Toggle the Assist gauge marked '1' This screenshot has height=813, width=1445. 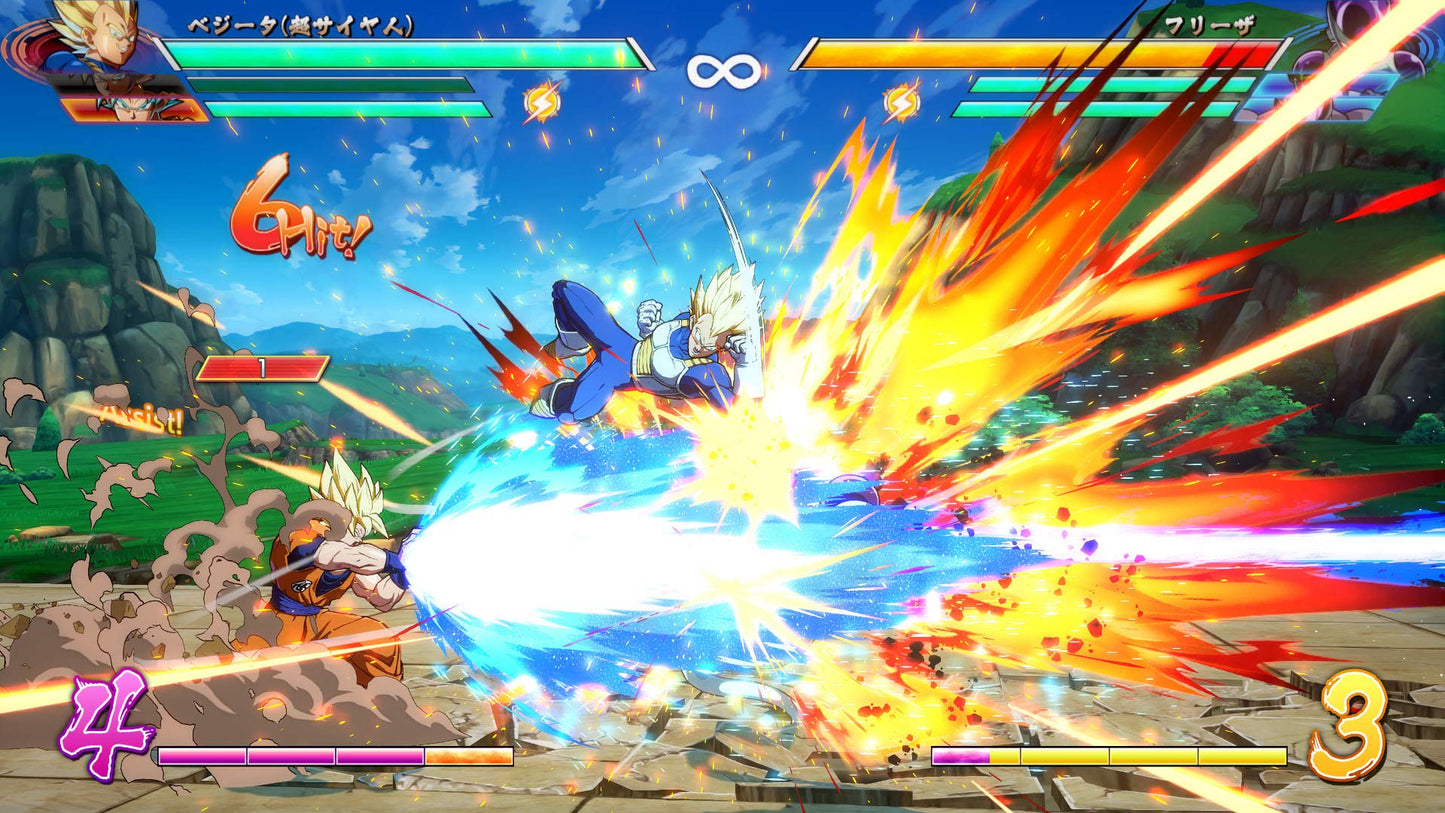pos(263,369)
